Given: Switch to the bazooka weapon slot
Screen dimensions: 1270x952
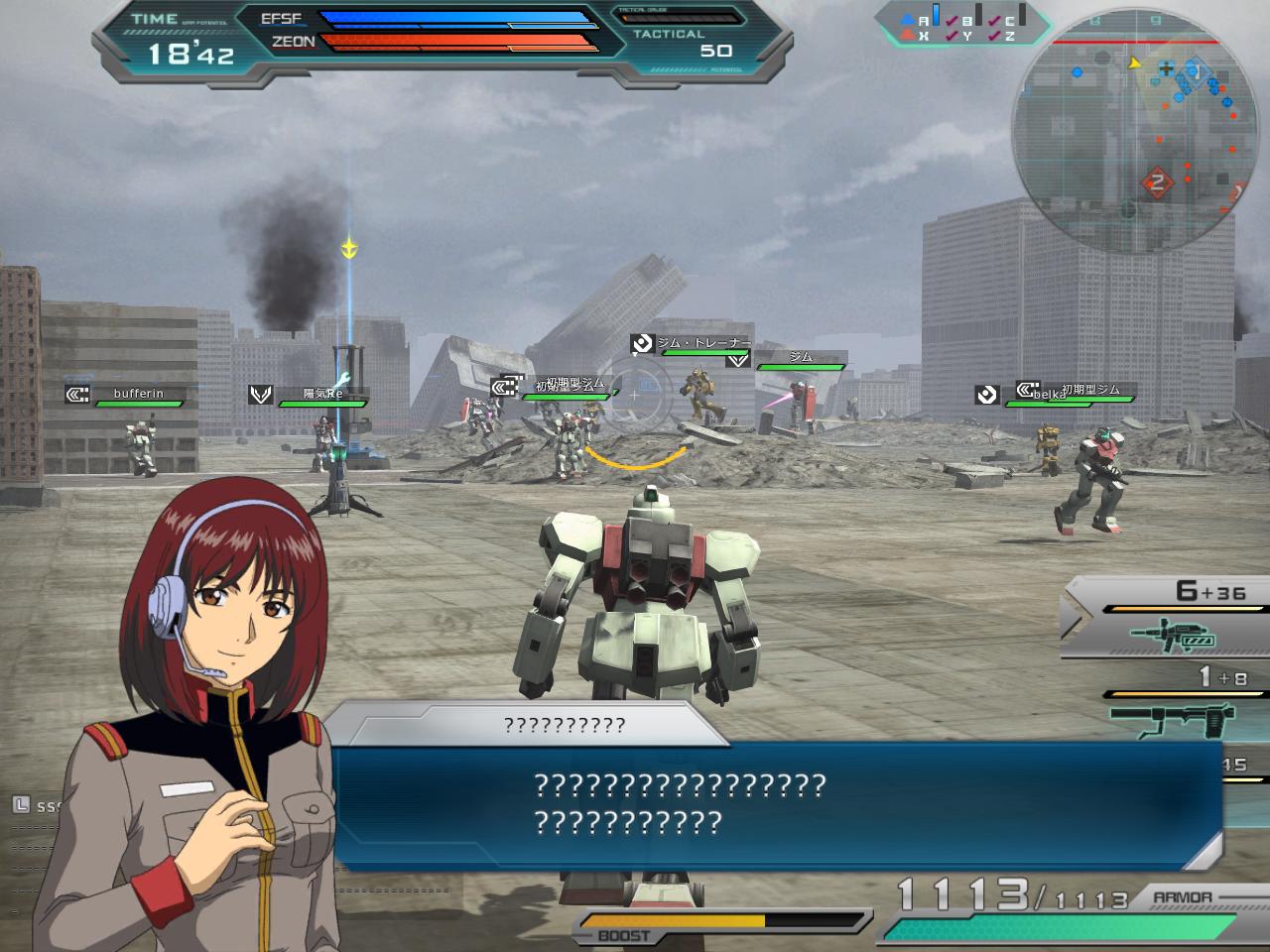Looking at the screenshot, I should coord(1171,716).
